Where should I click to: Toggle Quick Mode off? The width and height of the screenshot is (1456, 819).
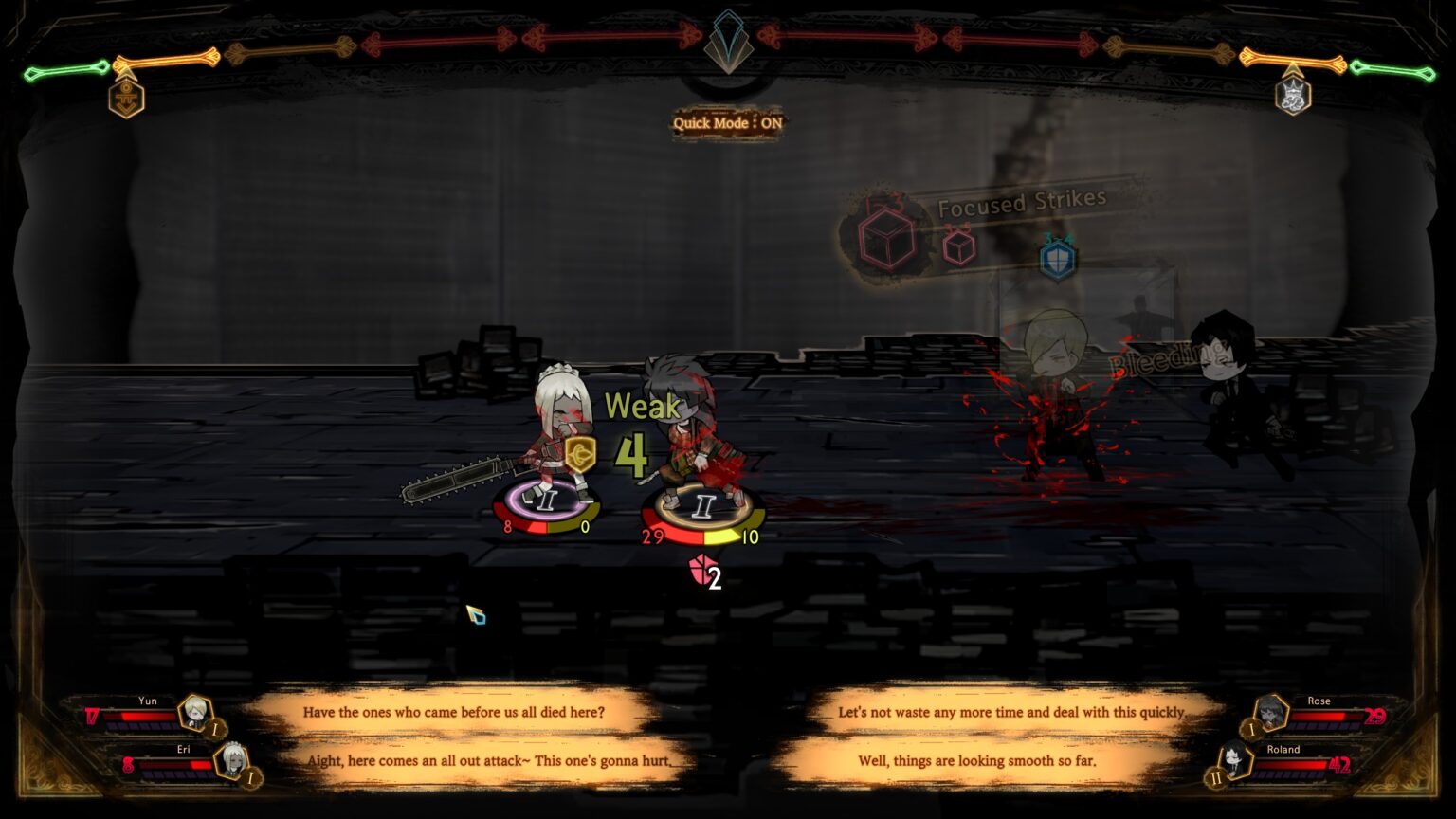726,123
